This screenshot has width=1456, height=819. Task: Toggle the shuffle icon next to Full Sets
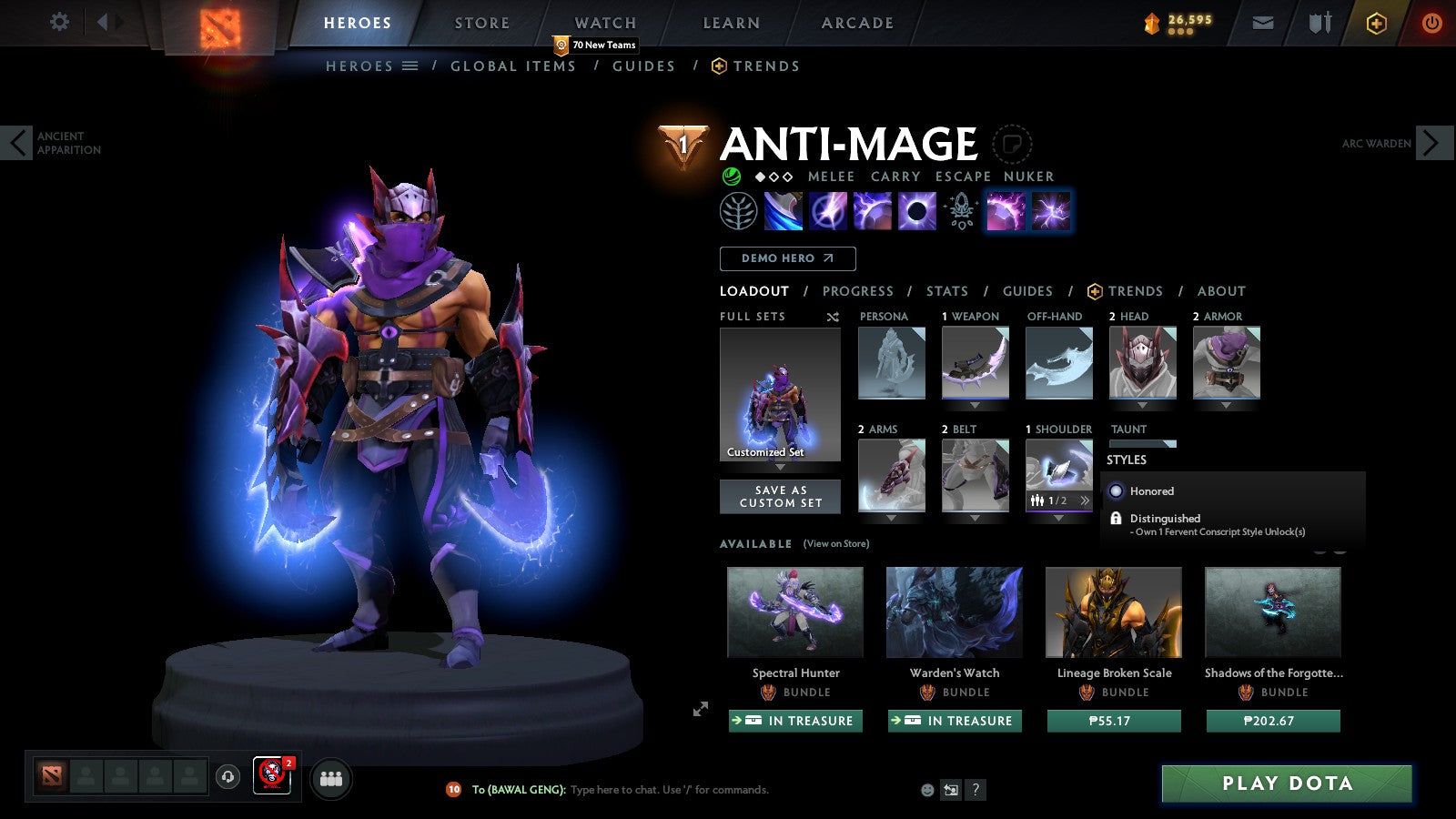tap(831, 317)
